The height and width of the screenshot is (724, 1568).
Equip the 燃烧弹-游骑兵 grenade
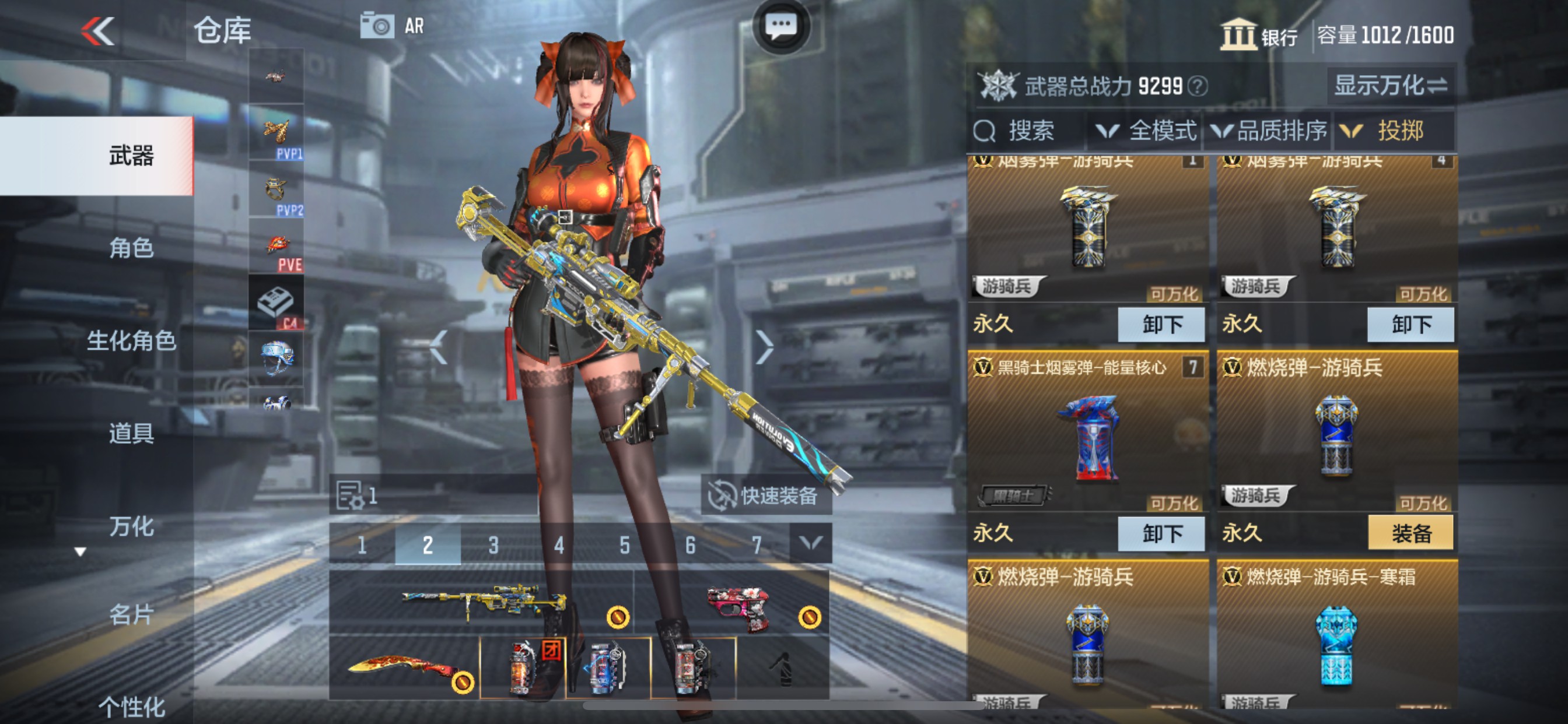point(1411,532)
